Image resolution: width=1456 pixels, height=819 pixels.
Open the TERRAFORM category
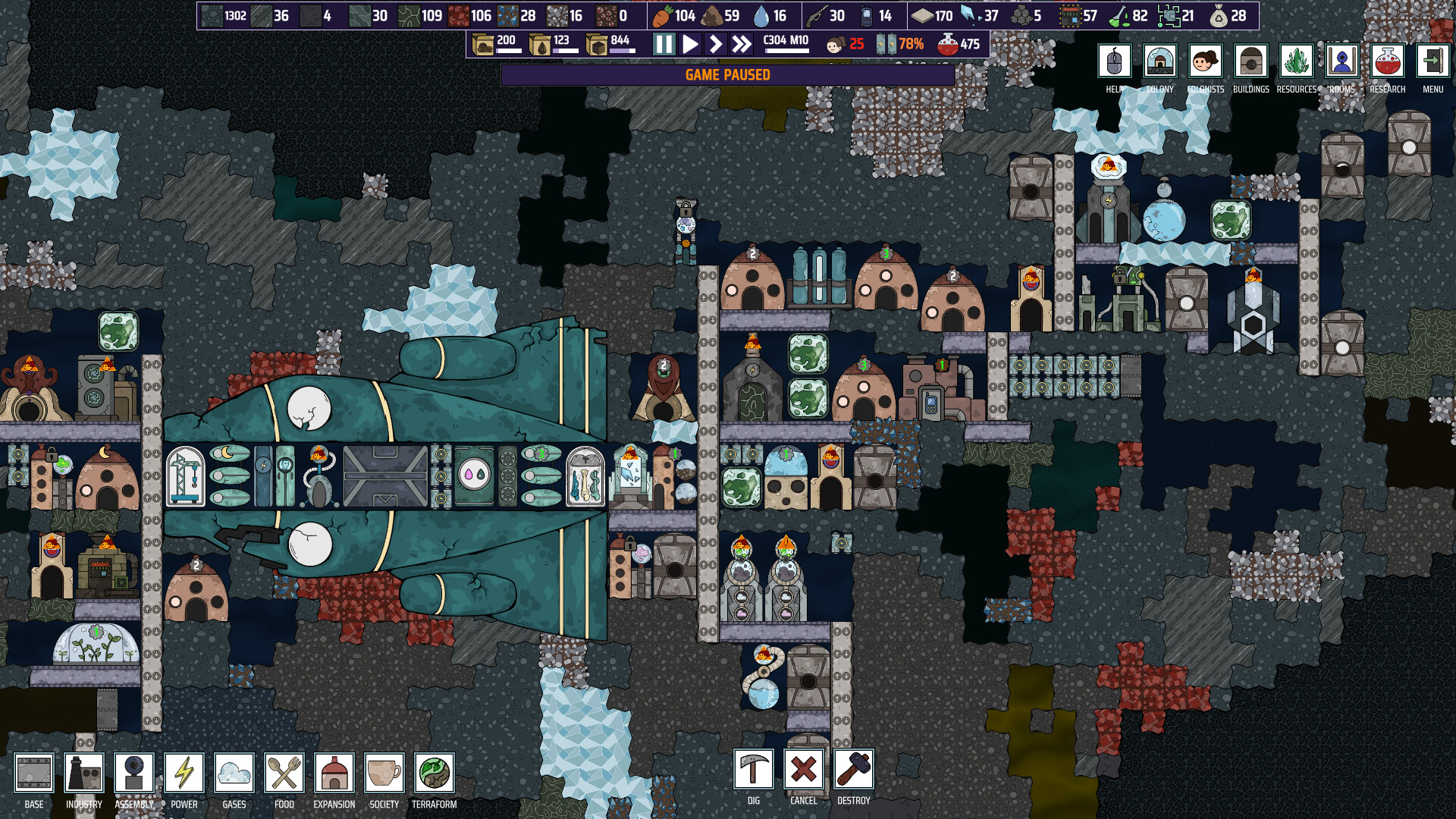[434, 772]
